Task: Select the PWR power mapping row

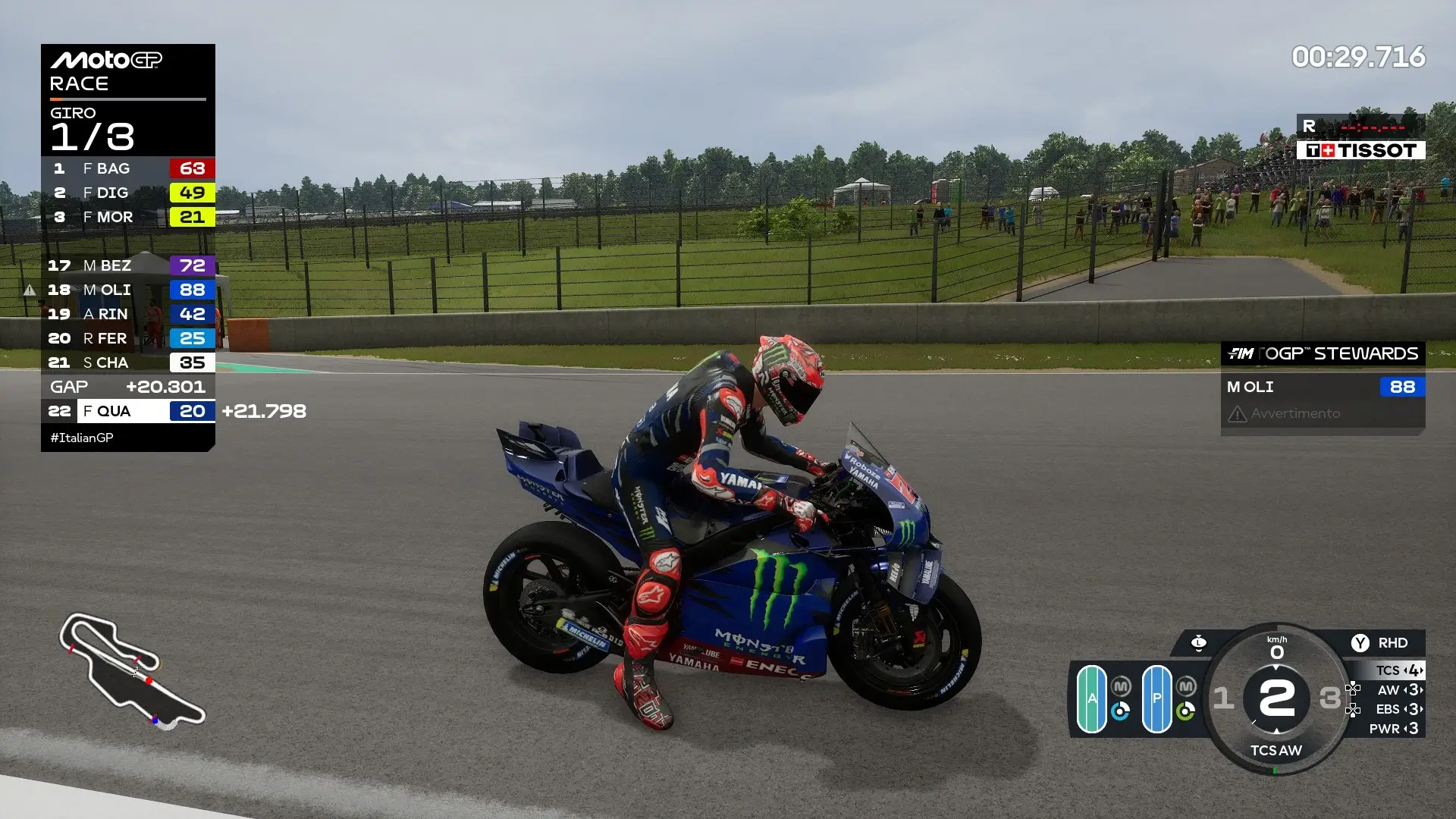Action: (x=1395, y=729)
